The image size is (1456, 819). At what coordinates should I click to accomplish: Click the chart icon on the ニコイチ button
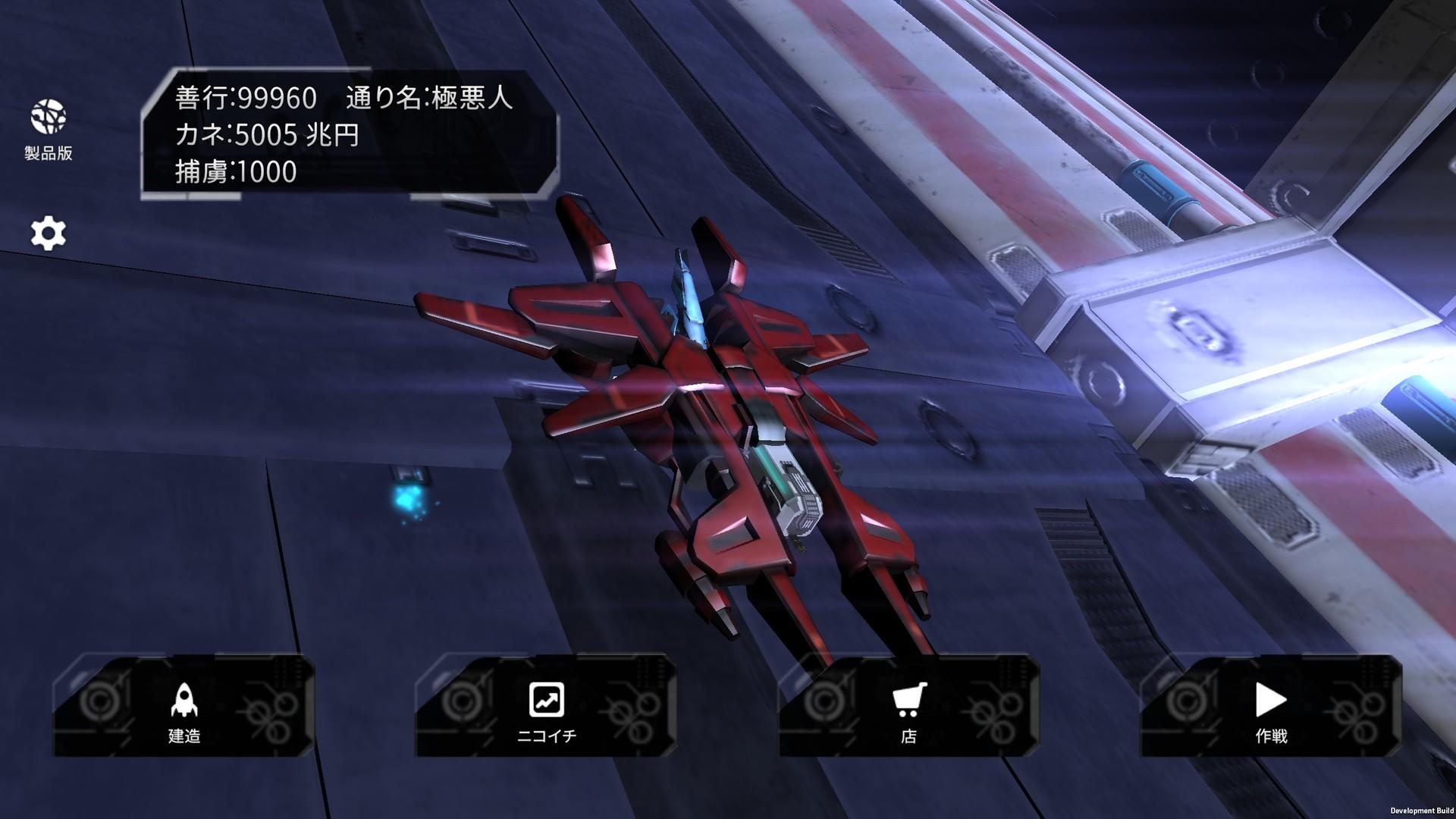point(545,699)
